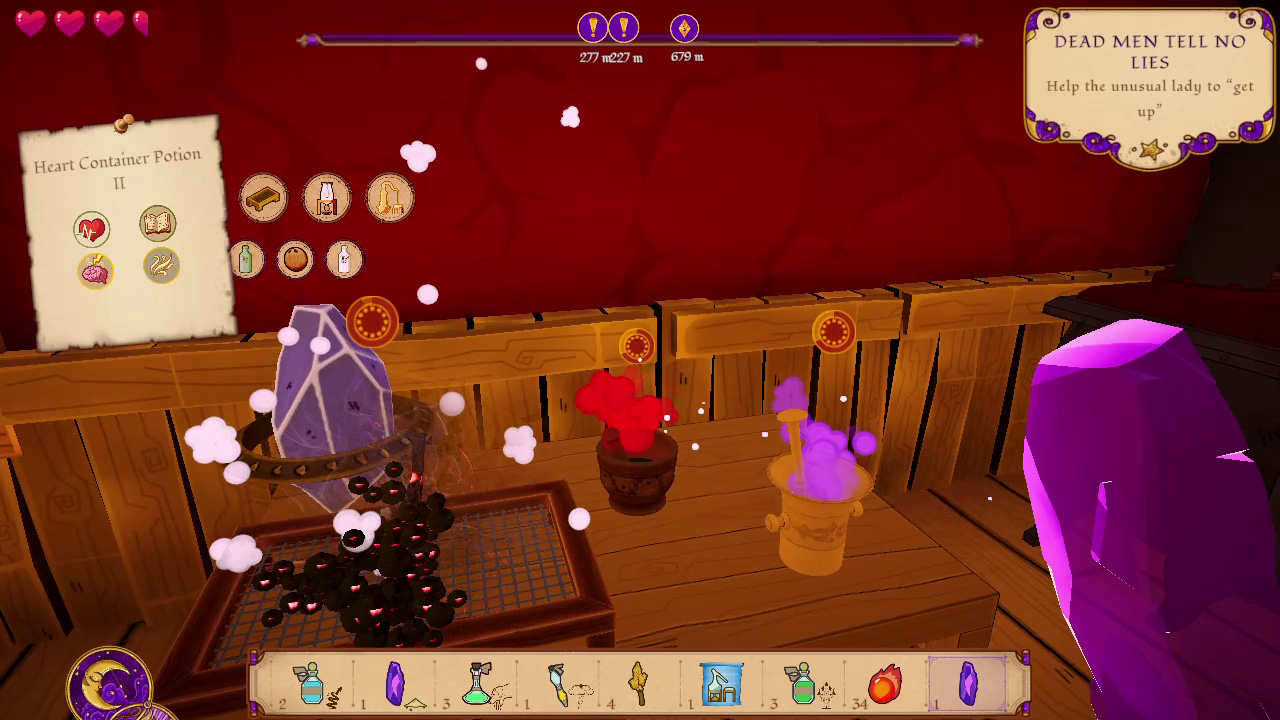Click the open book icon on the recipe card
Screen dimensions: 1280x720
[x=159, y=222]
